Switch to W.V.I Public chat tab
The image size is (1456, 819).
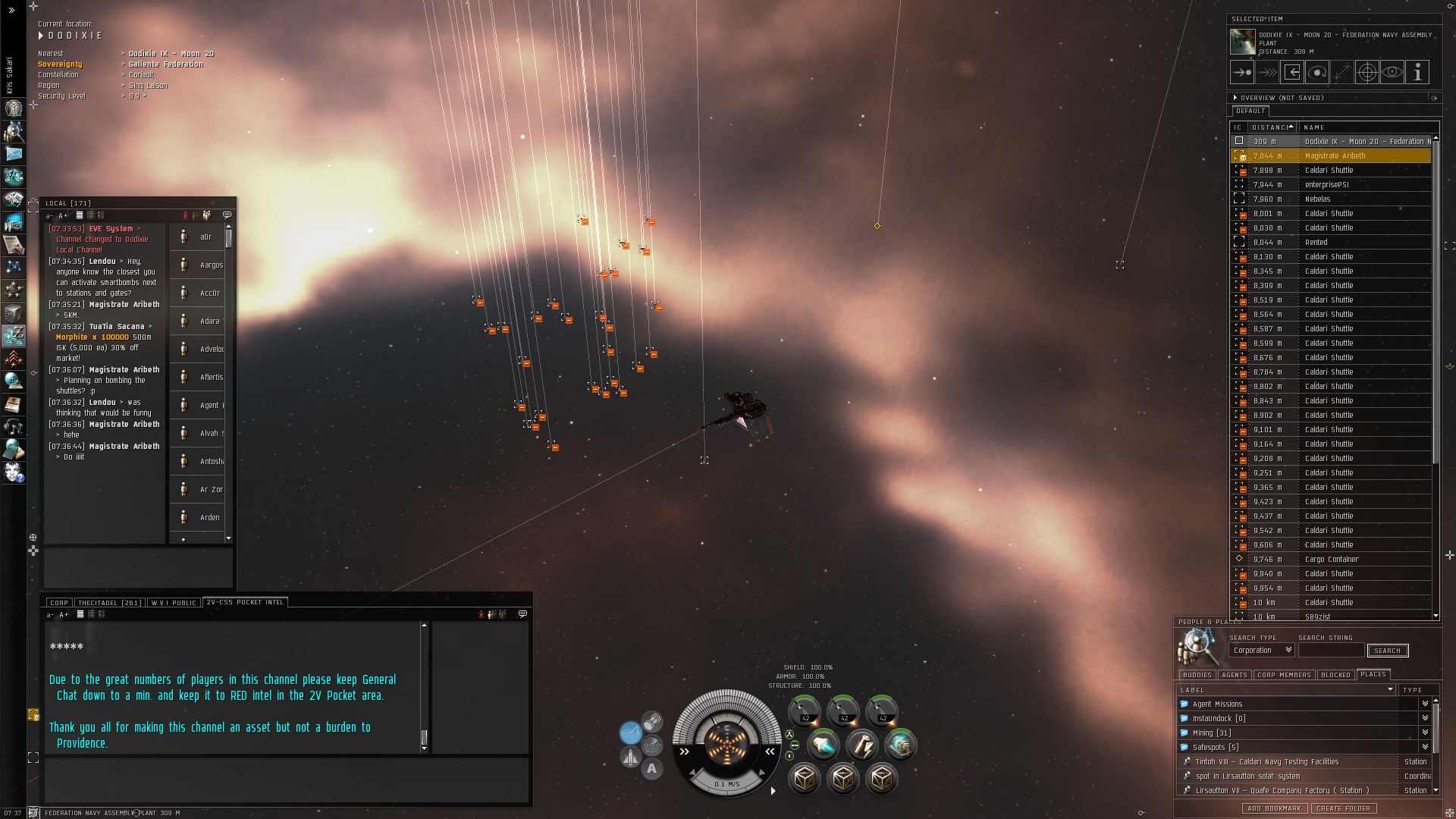[x=174, y=603]
